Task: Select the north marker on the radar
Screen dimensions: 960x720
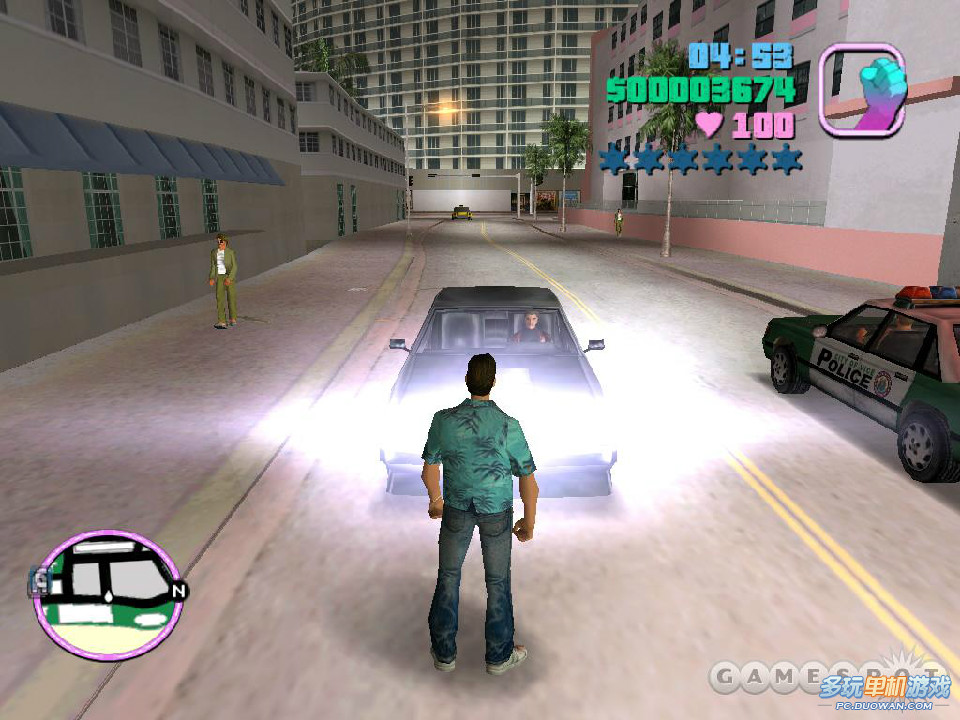Action: 178,591
